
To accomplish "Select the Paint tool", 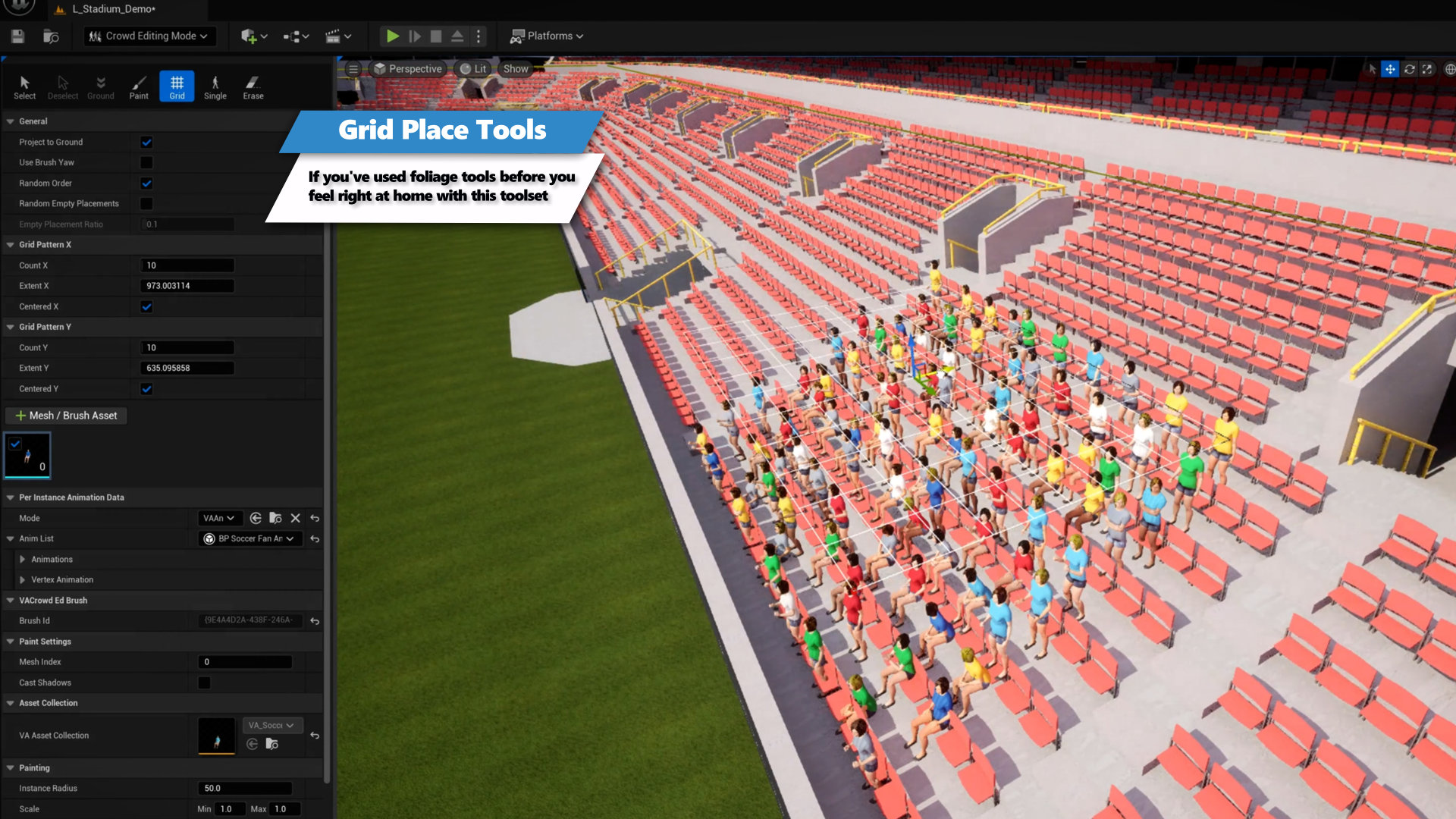I will point(139,86).
